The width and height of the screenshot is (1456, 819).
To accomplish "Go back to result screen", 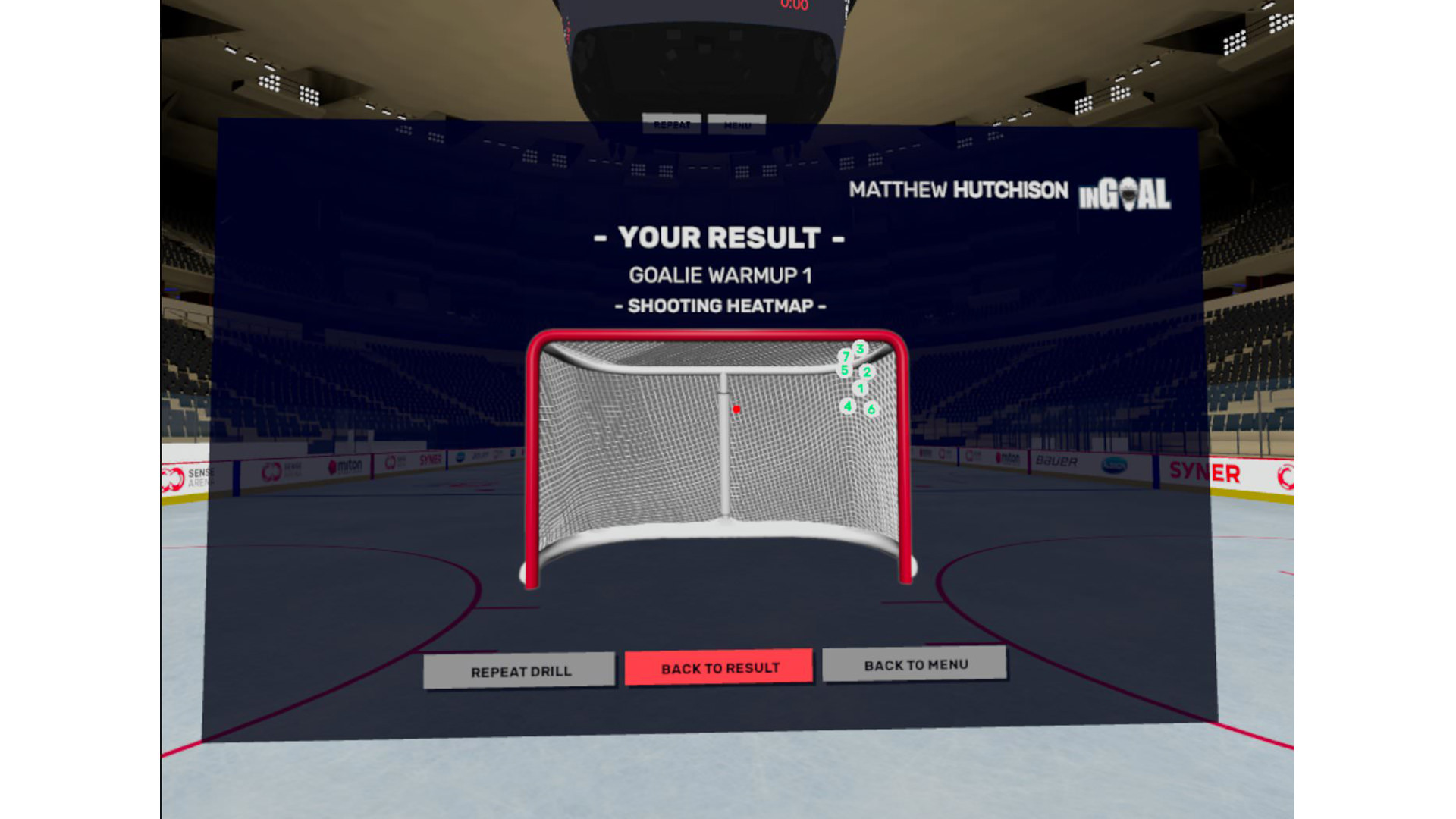I will [719, 667].
